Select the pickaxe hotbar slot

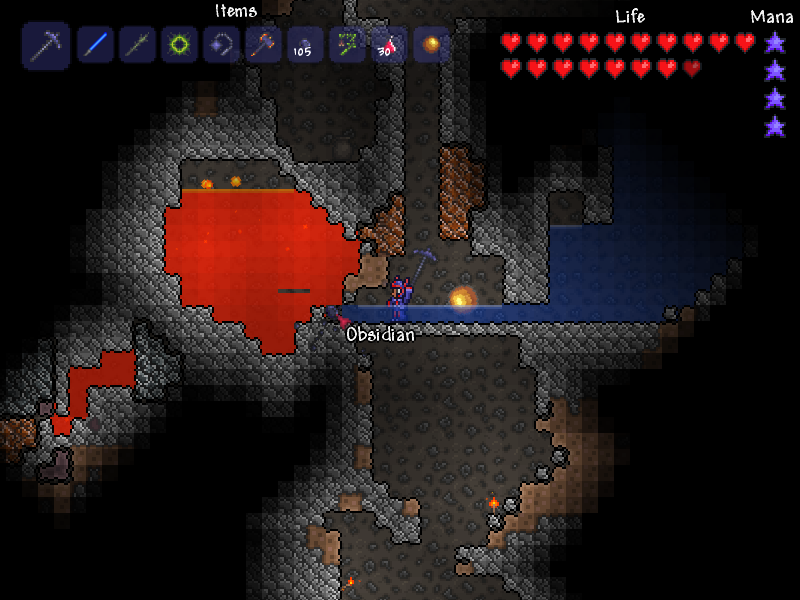point(46,45)
